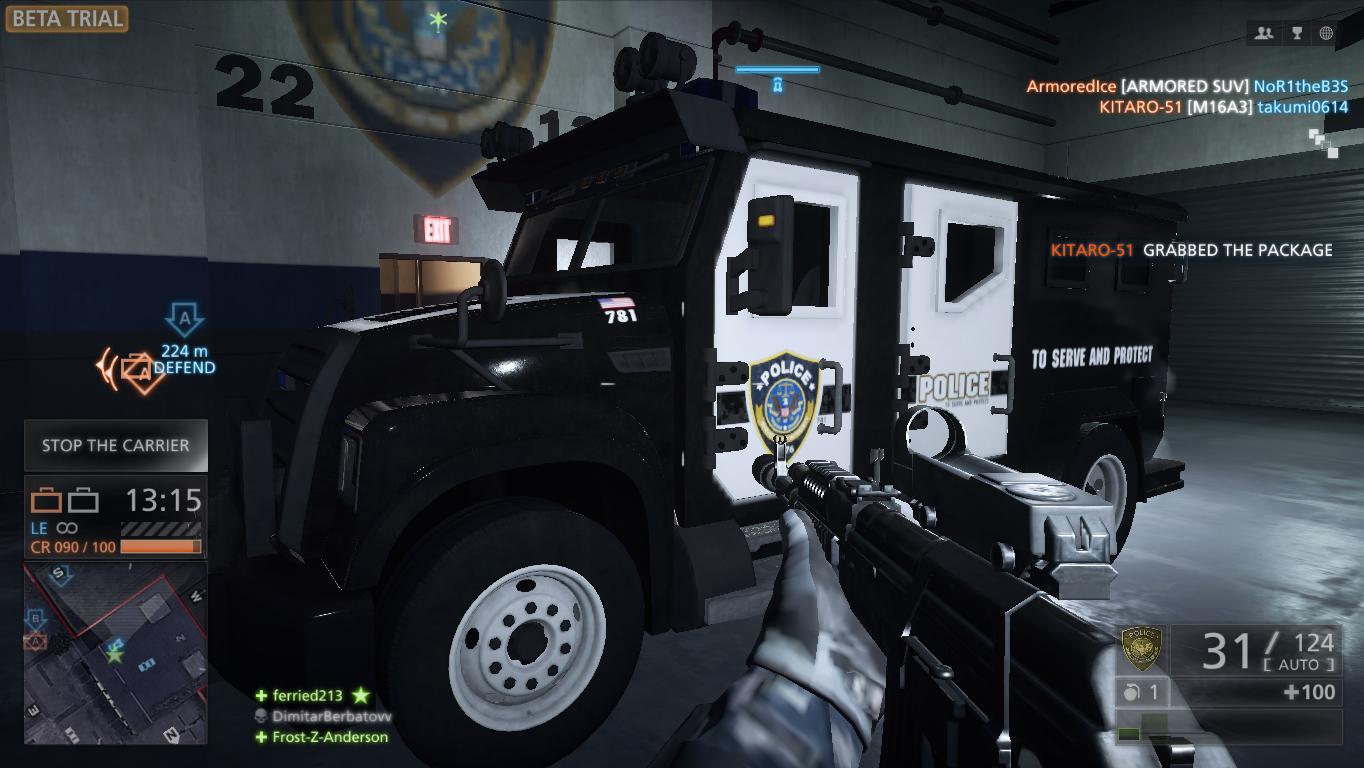
Task: Click the Beta Trial badge
Action: (x=65, y=18)
